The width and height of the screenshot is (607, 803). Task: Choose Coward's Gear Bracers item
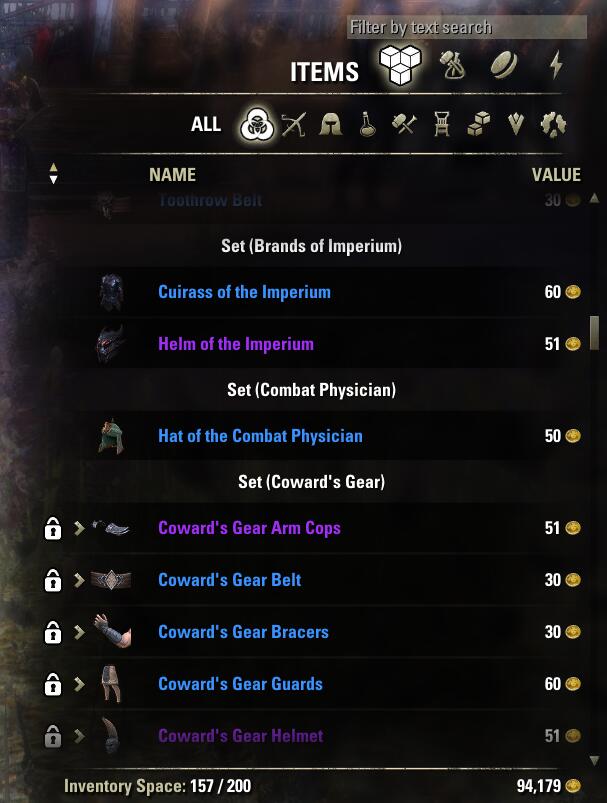click(243, 632)
